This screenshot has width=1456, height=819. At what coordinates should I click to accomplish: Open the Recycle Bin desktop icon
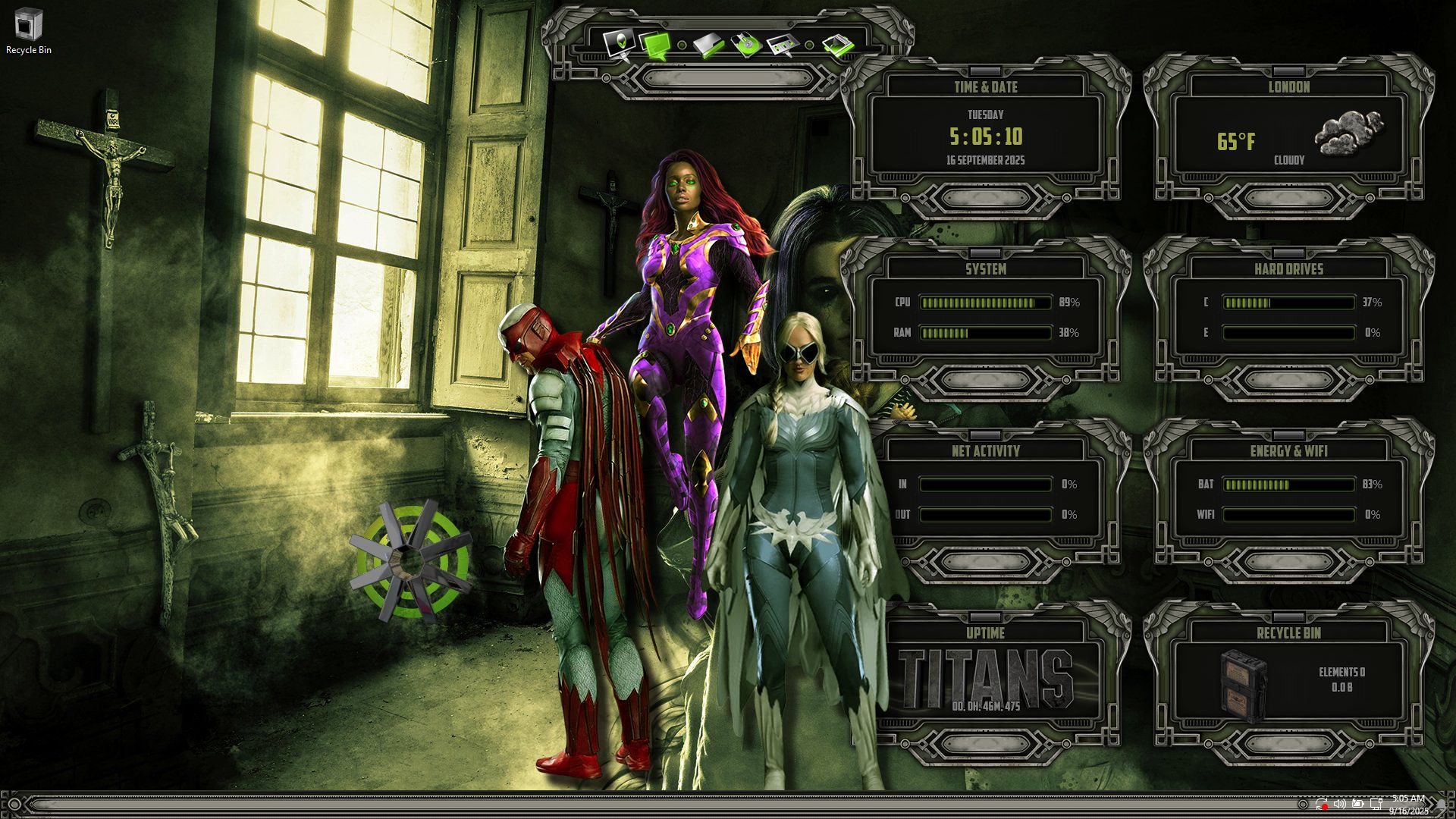coord(28,30)
